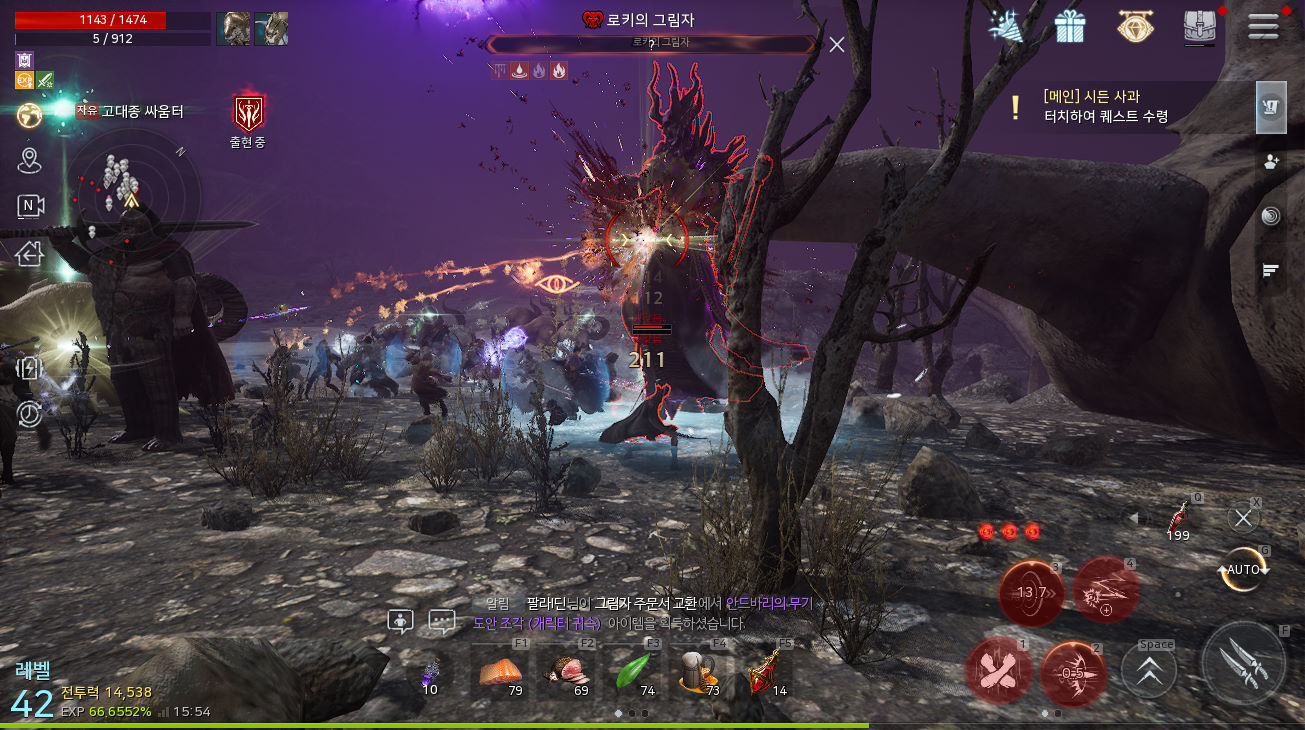Close the 로키의 그림자 target frame
The height and width of the screenshot is (730, 1305).
pos(837,44)
